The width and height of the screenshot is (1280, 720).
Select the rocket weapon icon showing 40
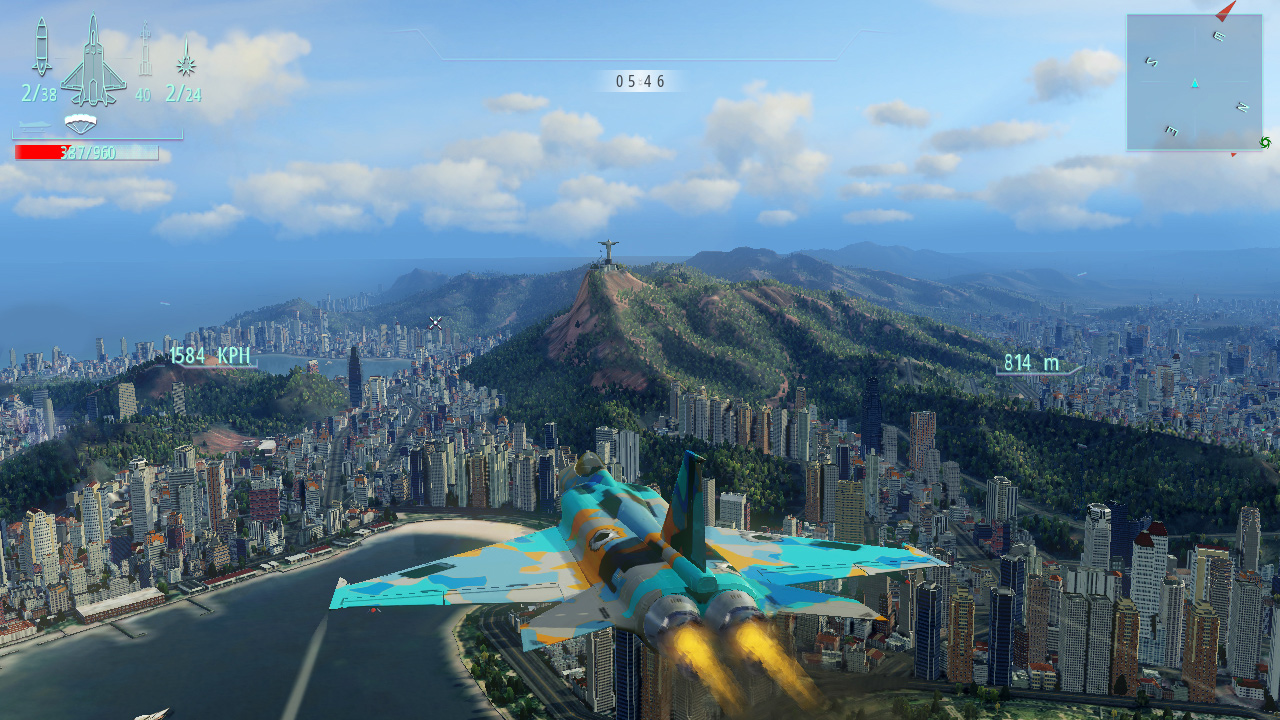pos(145,48)
